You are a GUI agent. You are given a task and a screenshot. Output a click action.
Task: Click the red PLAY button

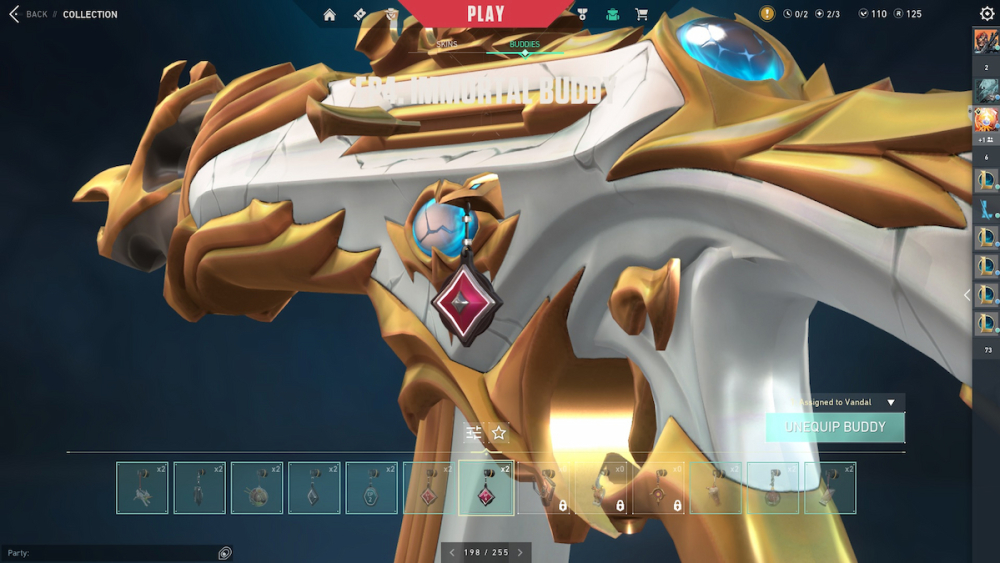(486, 14)
